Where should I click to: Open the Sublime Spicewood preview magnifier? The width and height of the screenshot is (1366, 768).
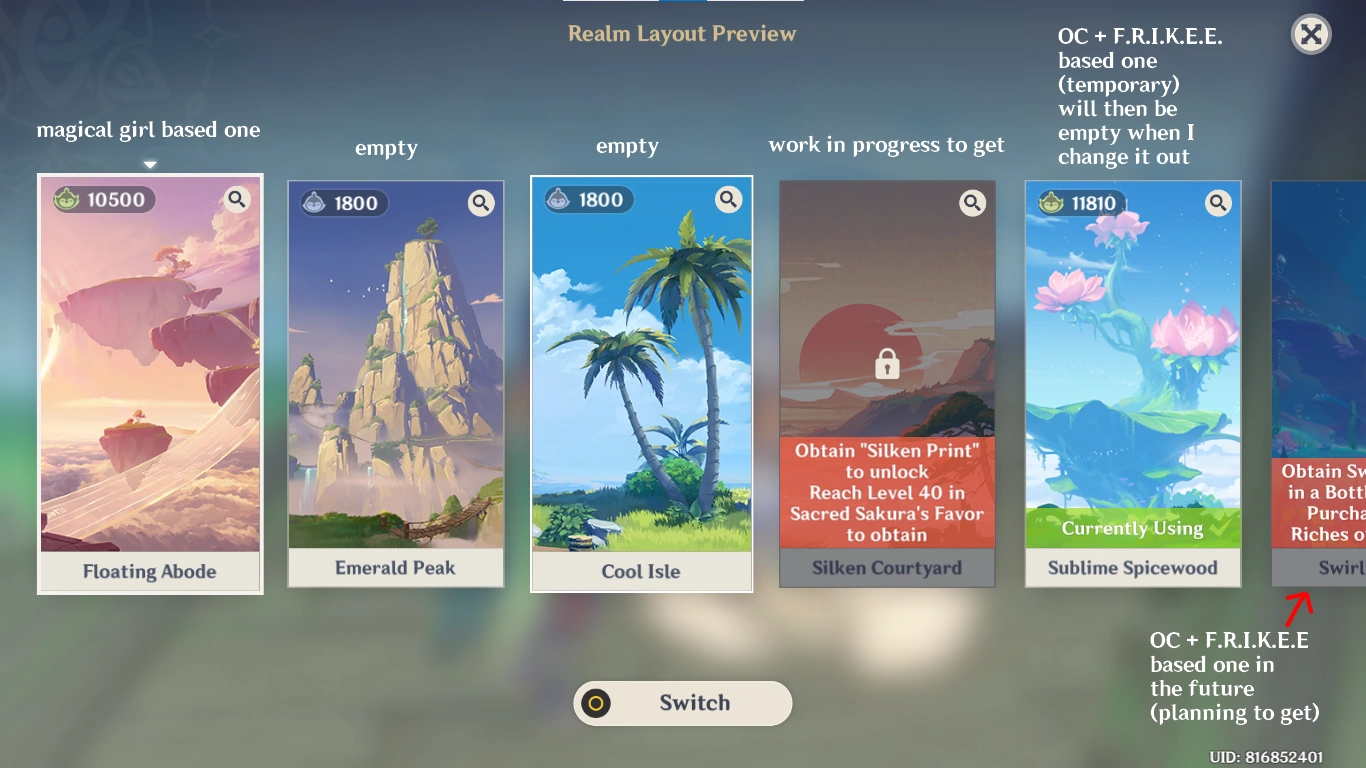(1218, 202)
